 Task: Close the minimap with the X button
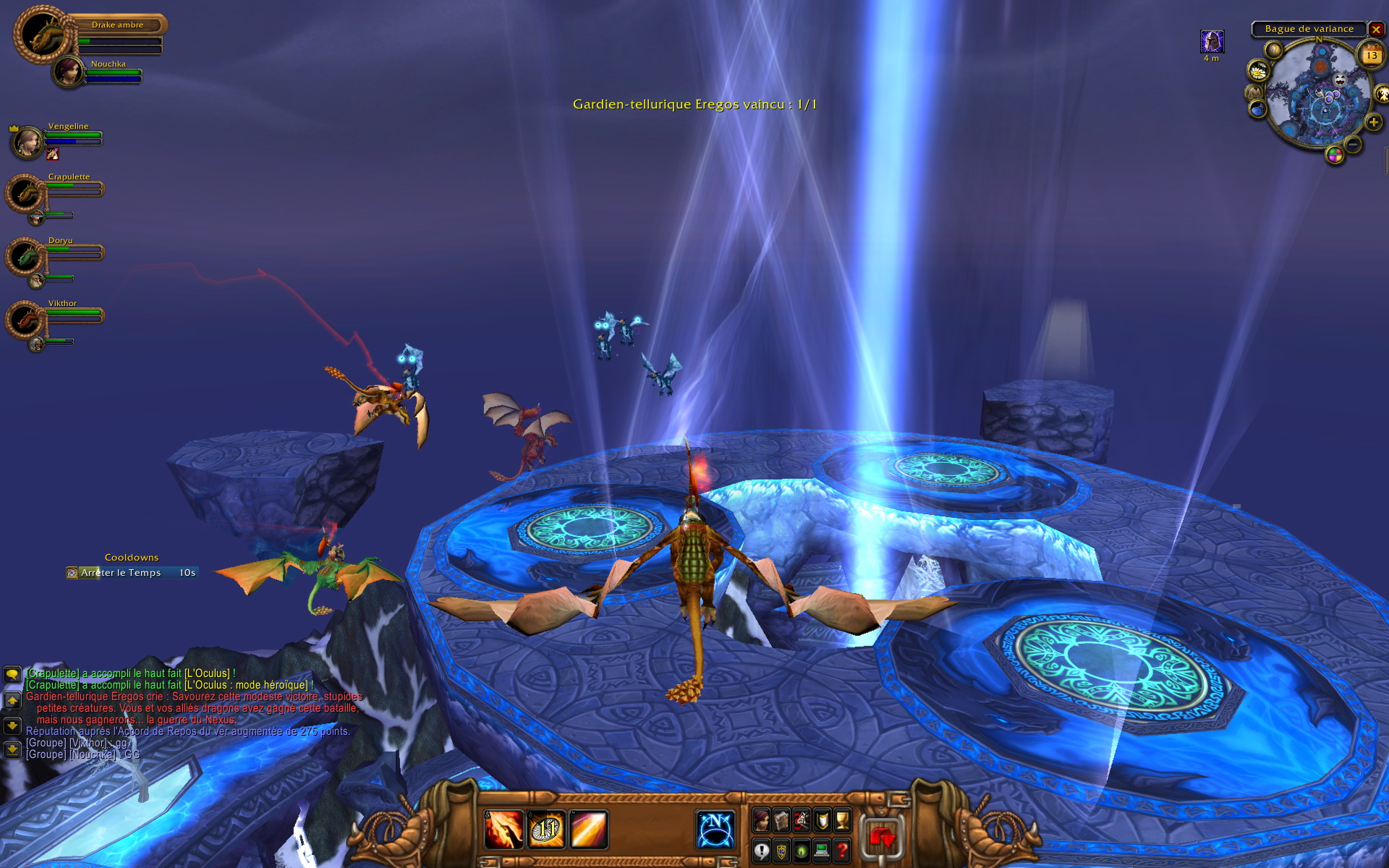[x=1376, y=30]
